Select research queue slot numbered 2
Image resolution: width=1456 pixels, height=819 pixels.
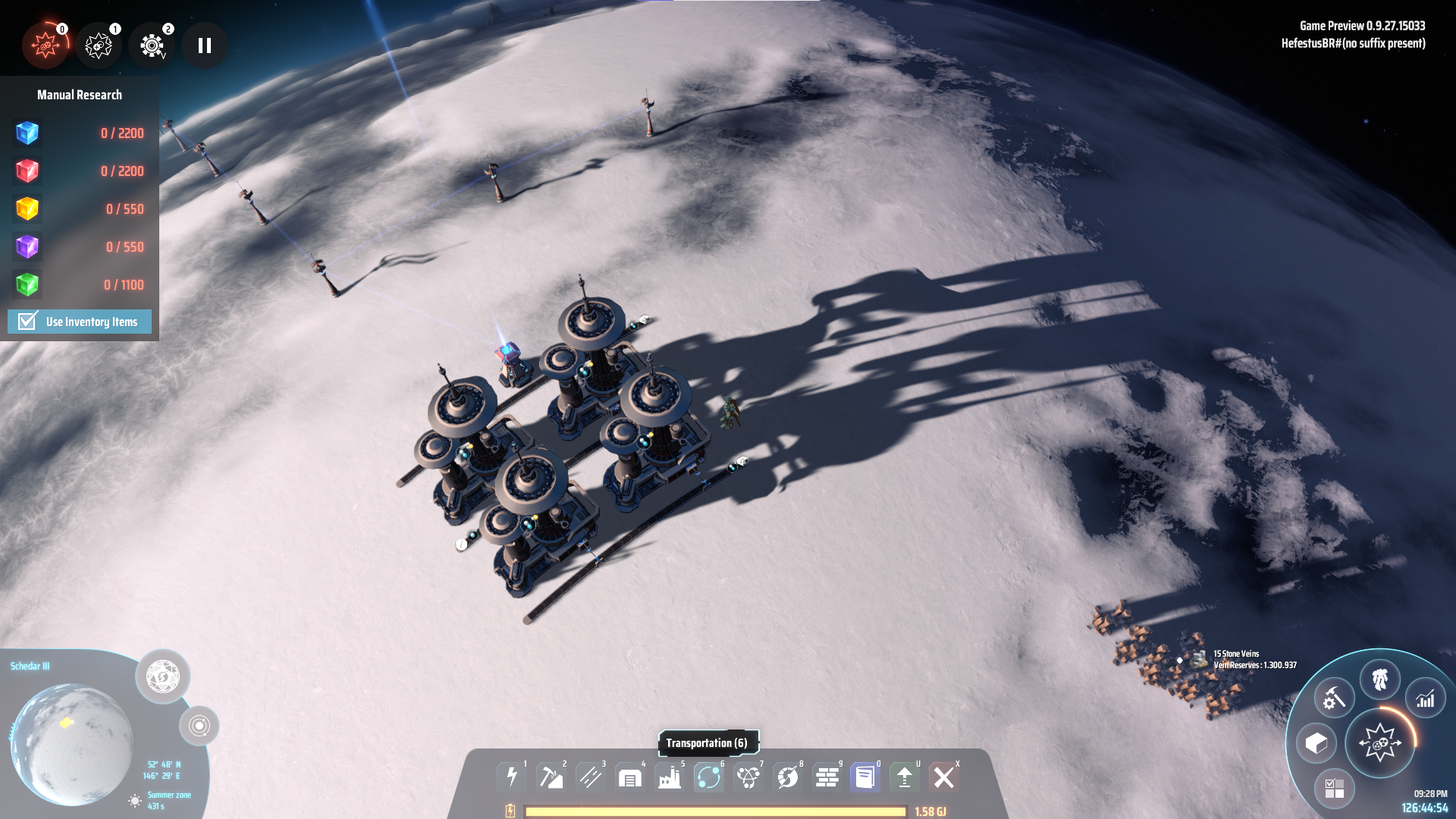tap(152, 45)
